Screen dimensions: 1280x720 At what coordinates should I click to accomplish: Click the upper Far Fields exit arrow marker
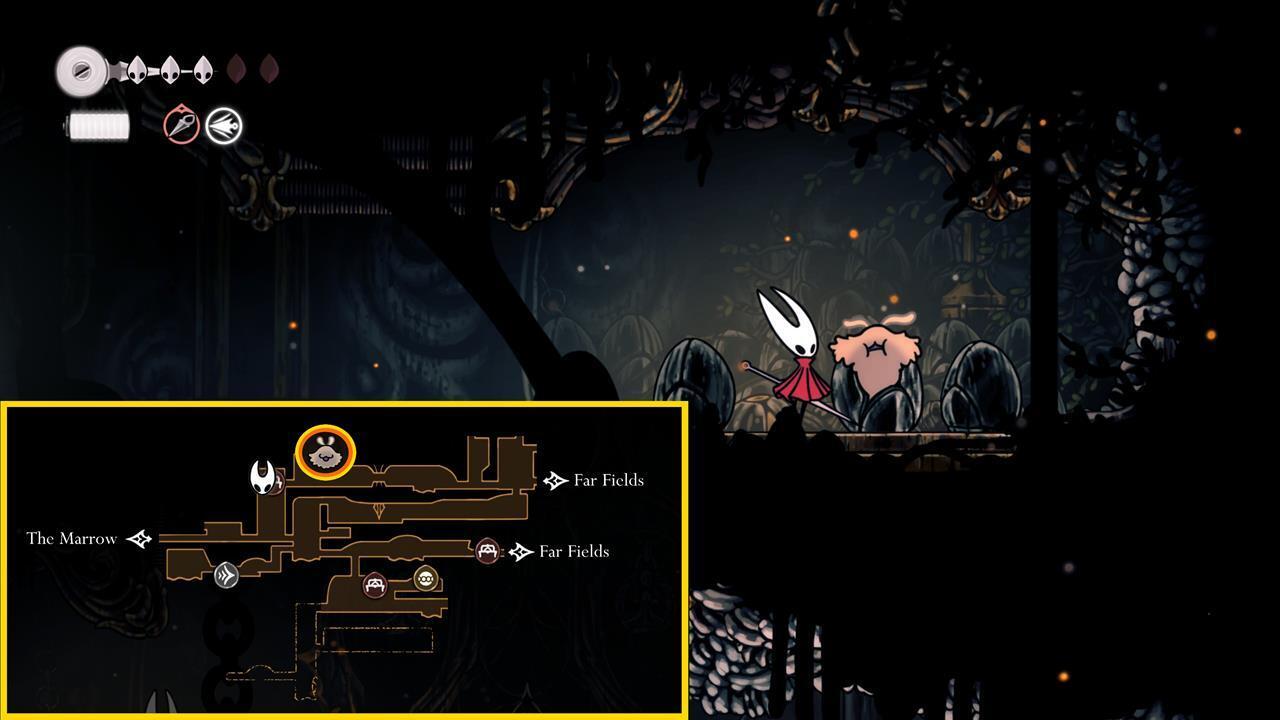click(556, 480)
